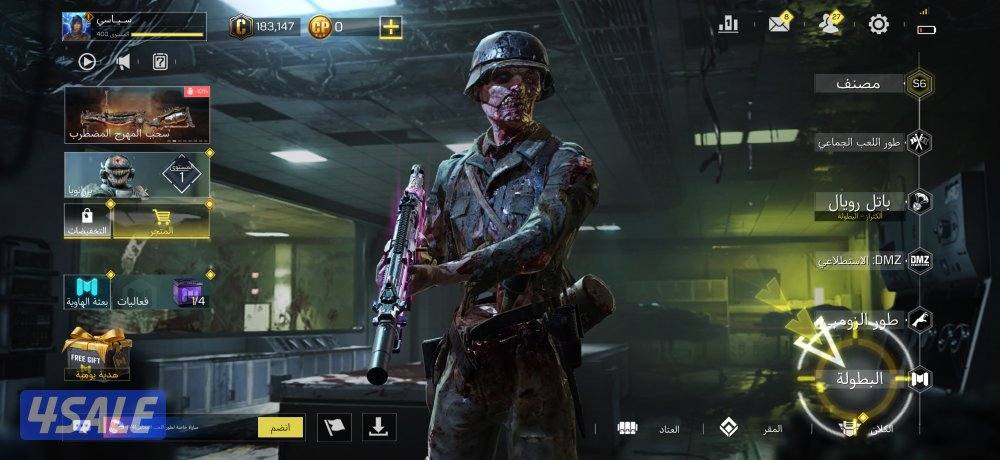Open the player profile with level 400
Viewport: 1000px width, 460px height.
click(133, 27)
